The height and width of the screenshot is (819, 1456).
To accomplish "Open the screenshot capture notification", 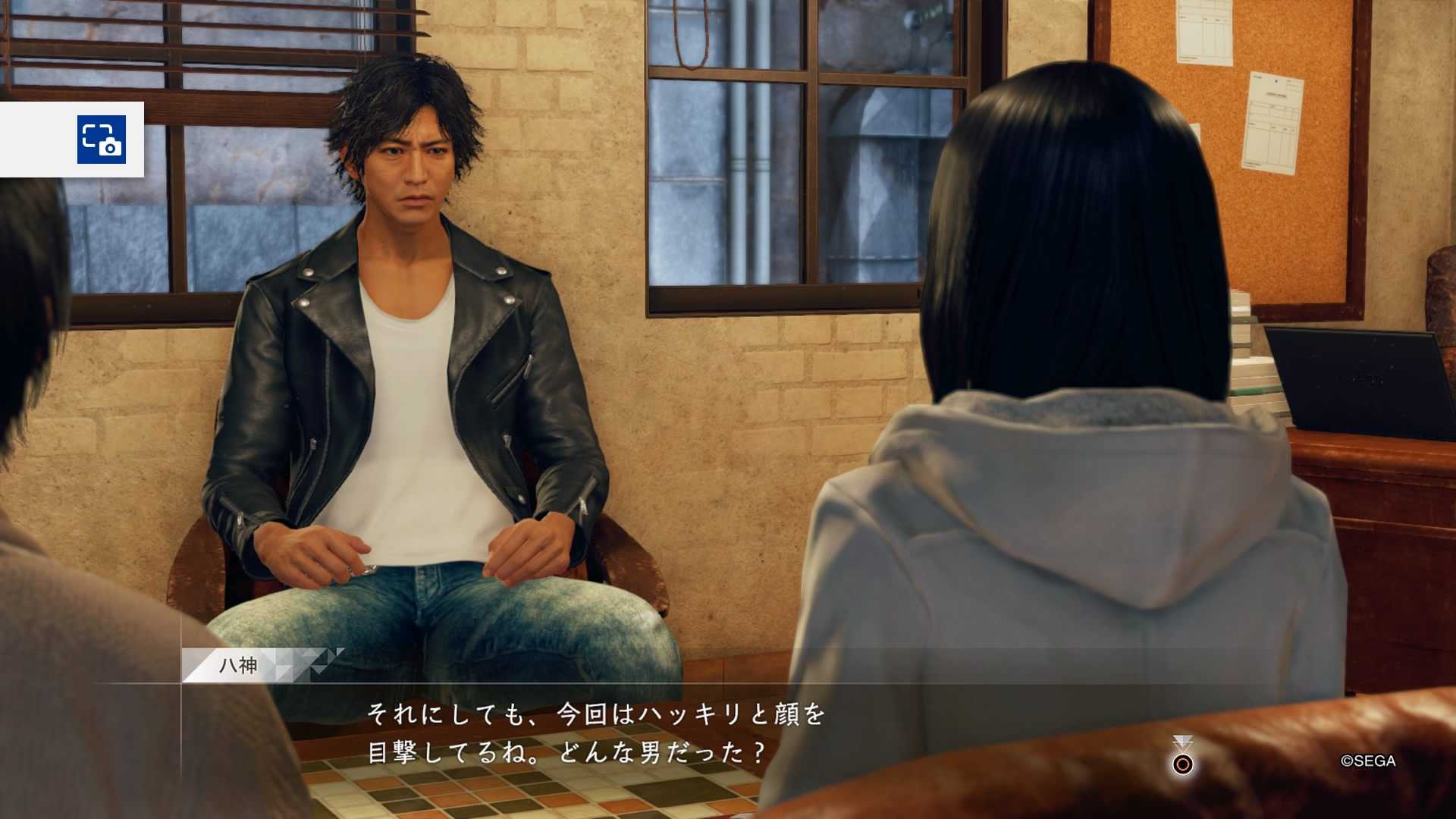I will pyautogui.click(x=101, y=140).
